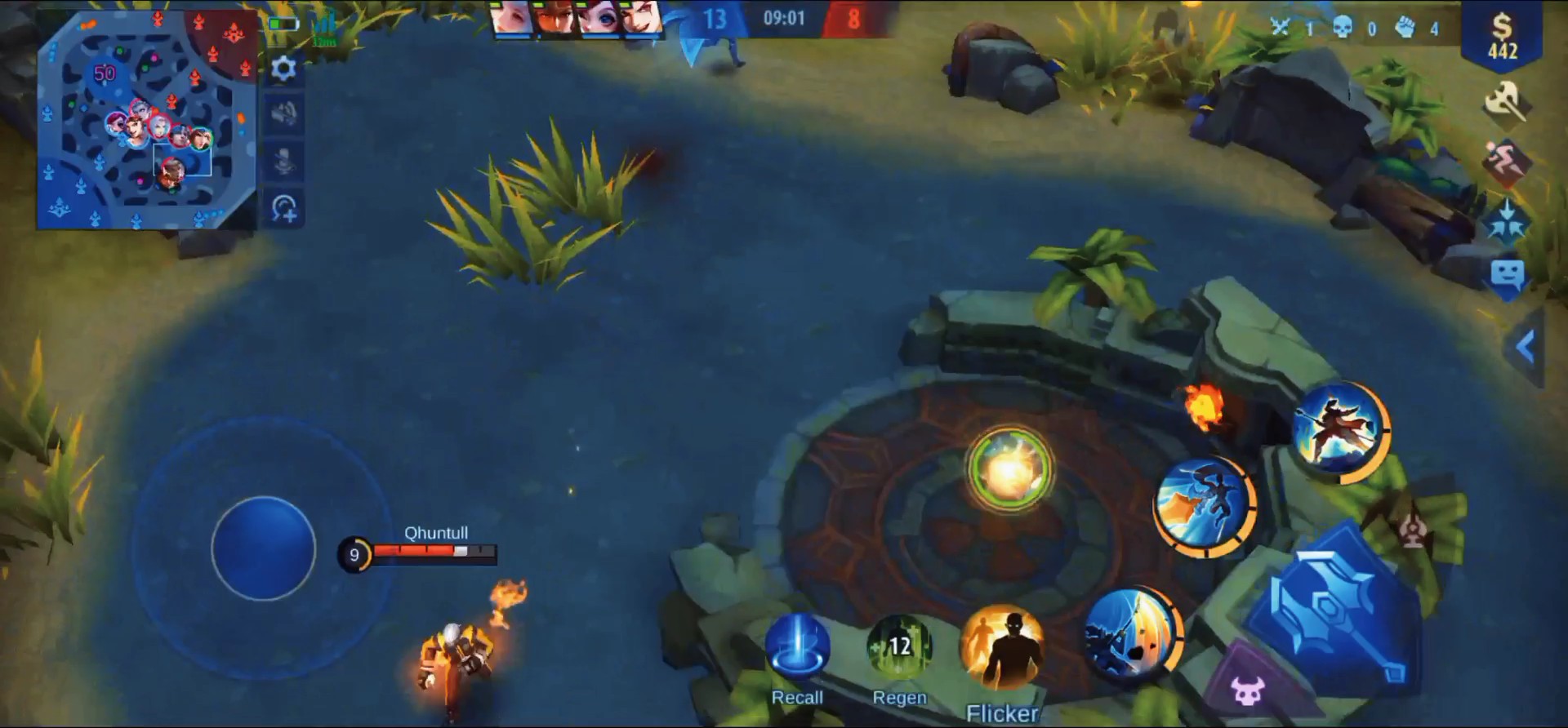Send the gather arrows signal

(x=1505, y=219)
